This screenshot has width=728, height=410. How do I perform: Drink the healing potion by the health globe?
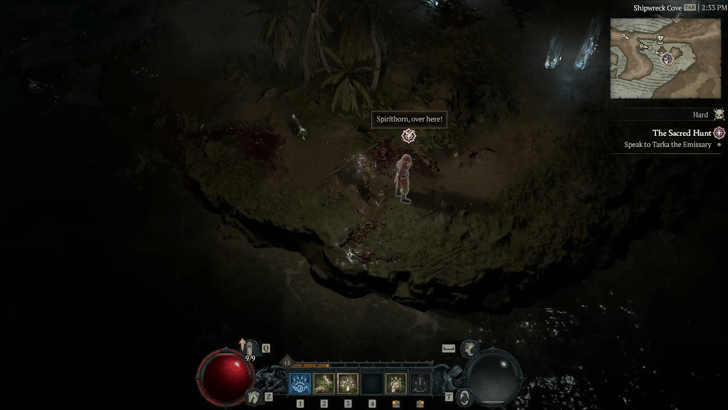click(250, 350)
